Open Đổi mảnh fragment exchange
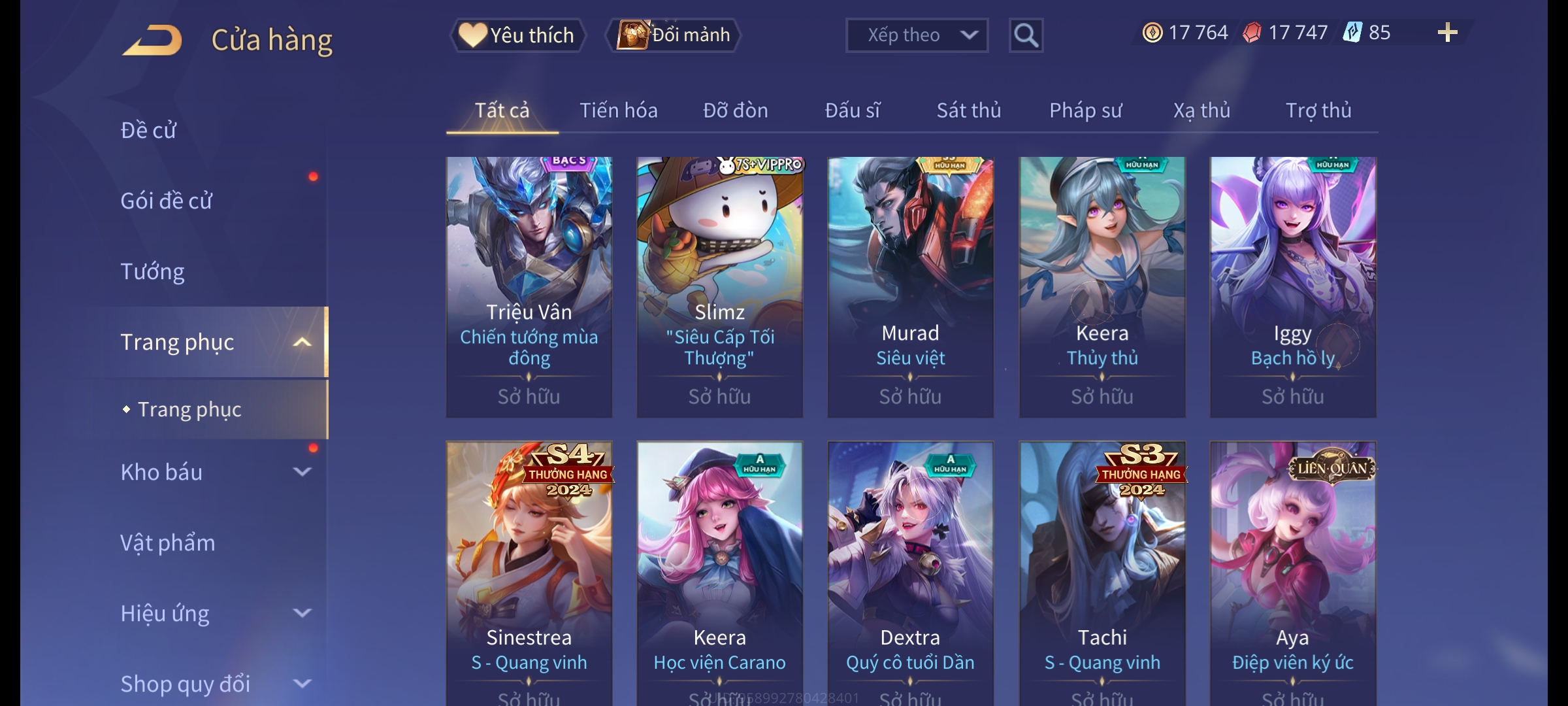Screen dimensions: 1568x706 (674, 35)
